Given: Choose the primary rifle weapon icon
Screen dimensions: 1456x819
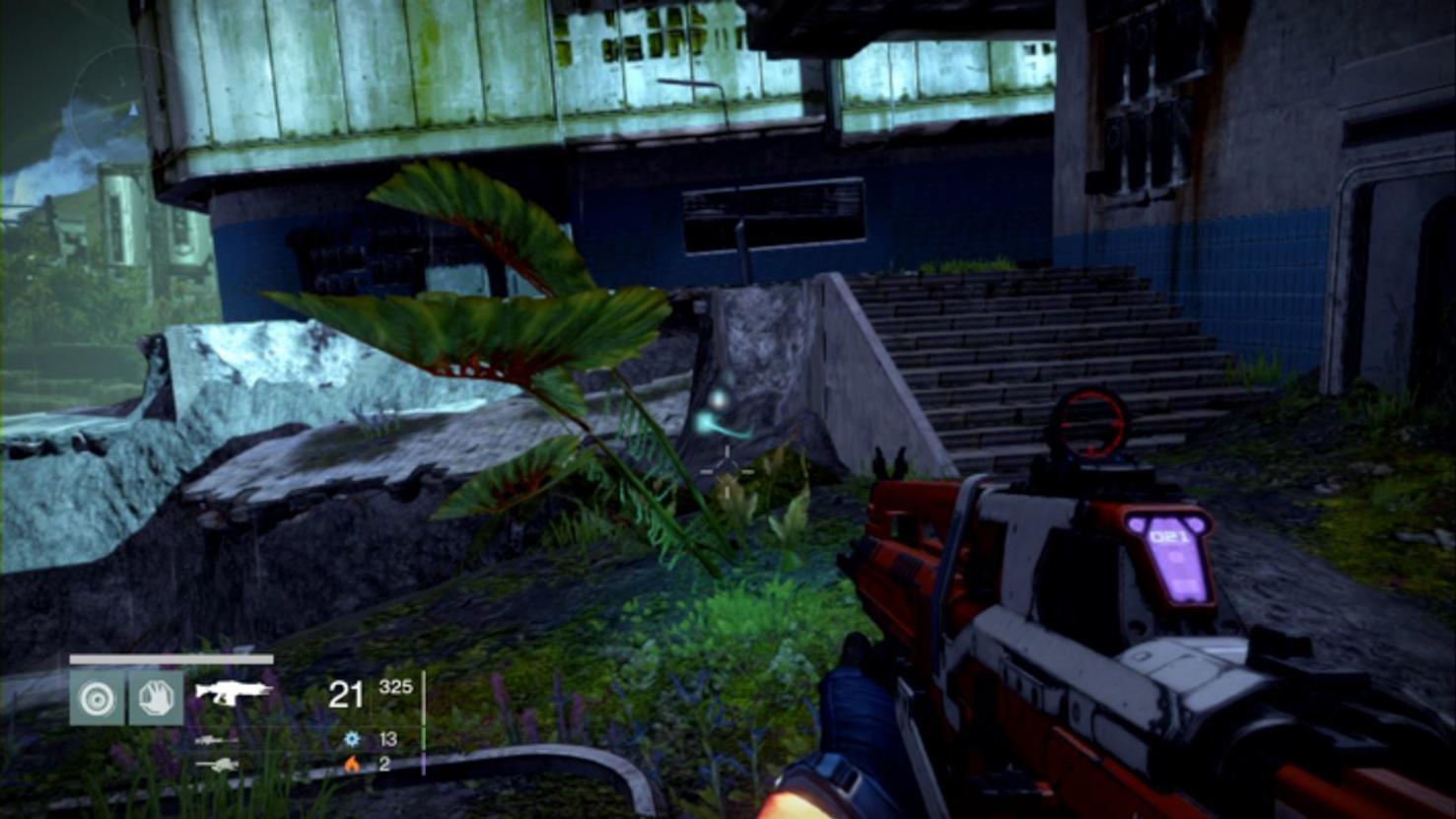Looking at the screenshot, I should click(x=232, y=691).
